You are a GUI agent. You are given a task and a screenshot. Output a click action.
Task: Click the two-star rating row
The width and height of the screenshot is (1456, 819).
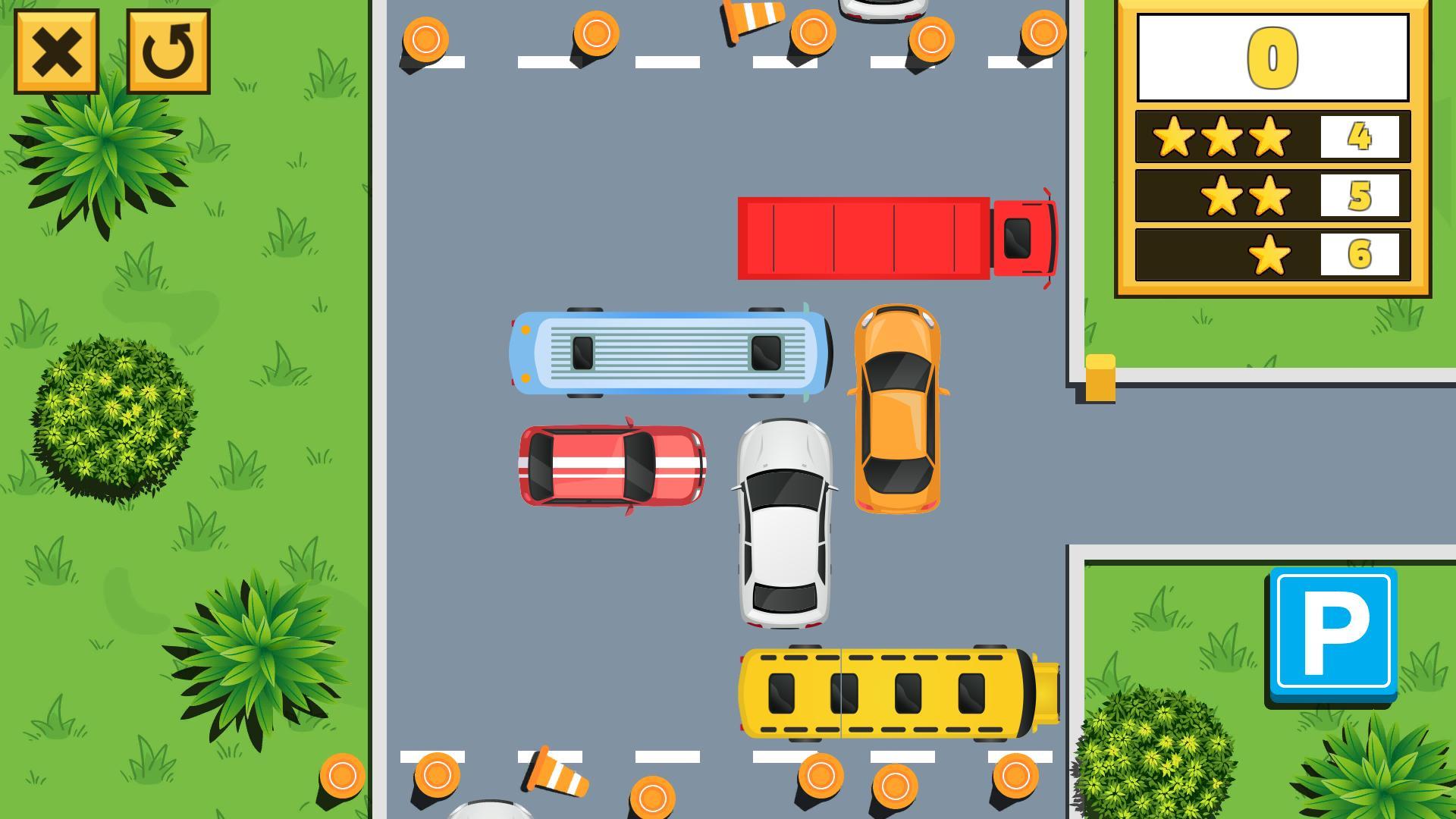click(x=1247, y=195)
